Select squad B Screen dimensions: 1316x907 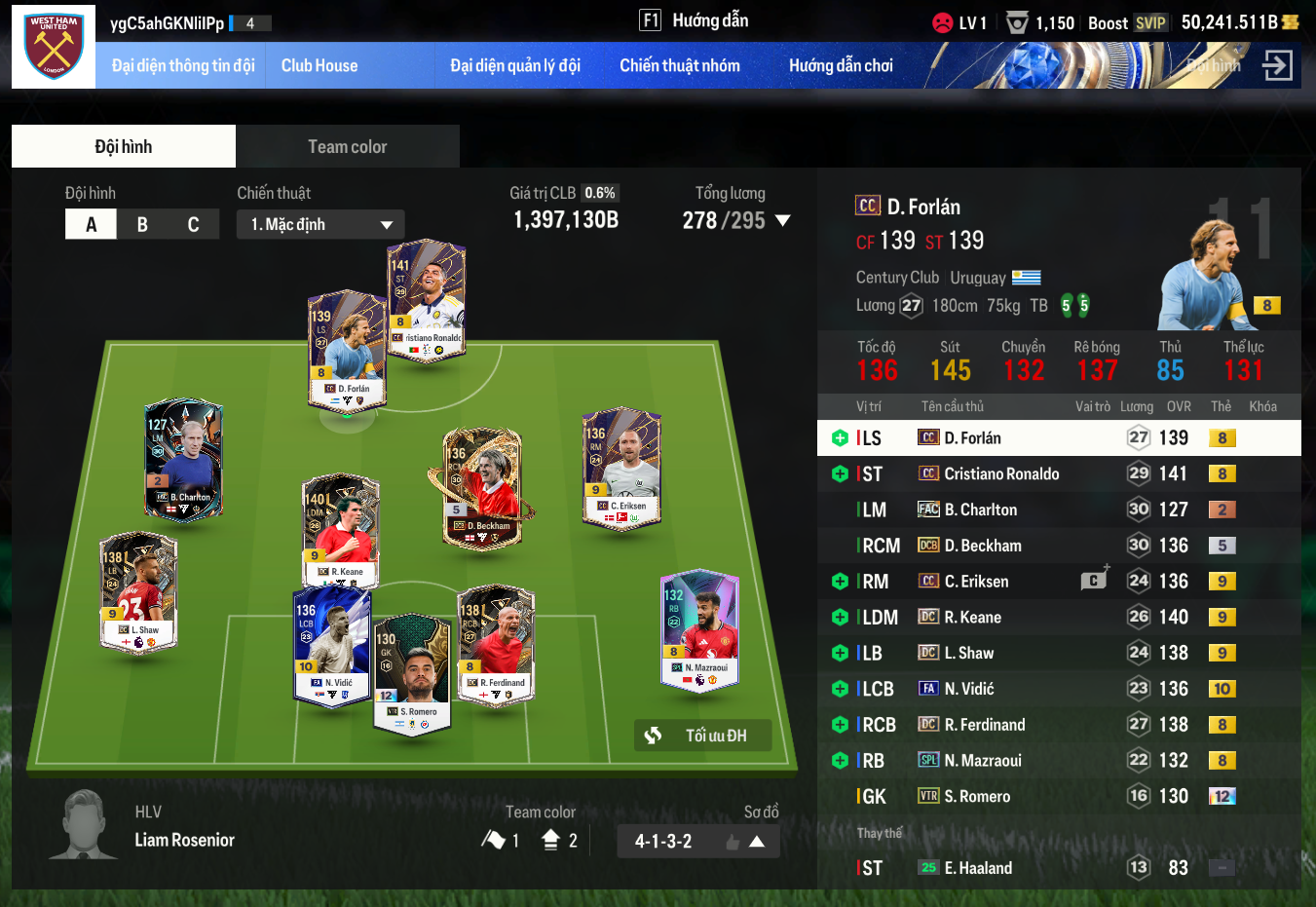[x=142, y=224]
